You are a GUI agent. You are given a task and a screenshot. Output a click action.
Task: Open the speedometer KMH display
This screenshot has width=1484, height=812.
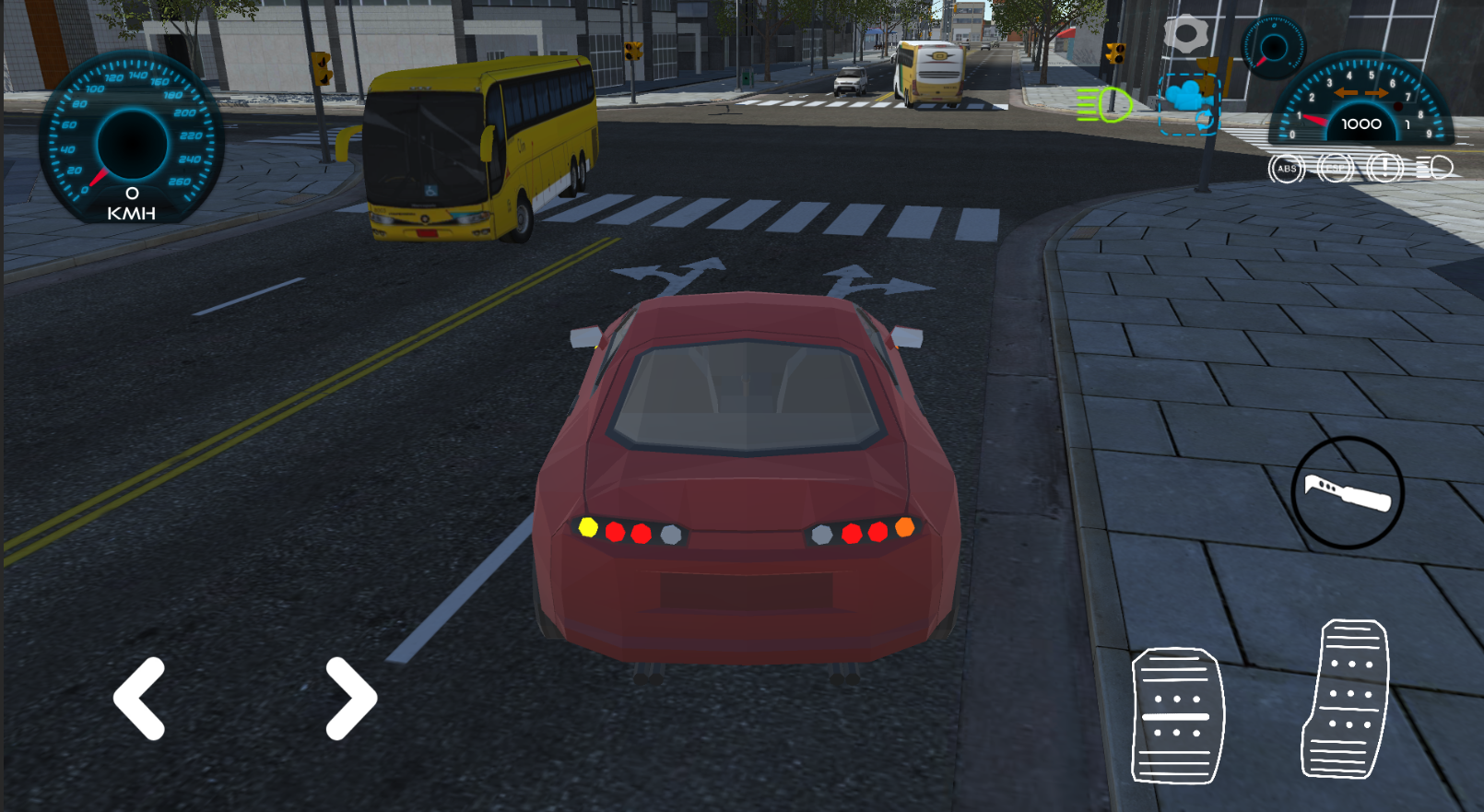click(131, 138)
